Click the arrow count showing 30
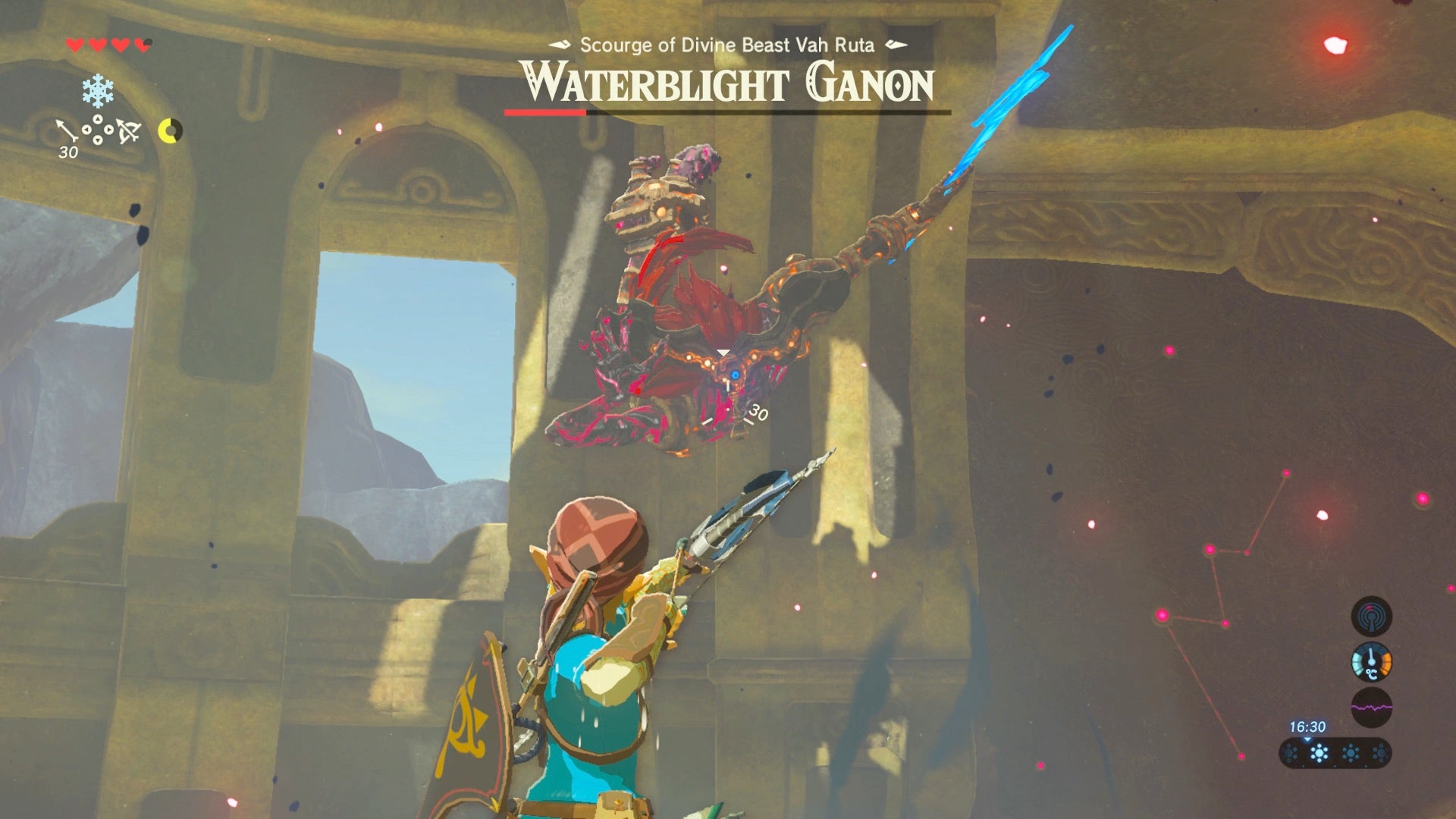The image size is (1456, 819). pyautogui.click(x=68, y=152)
